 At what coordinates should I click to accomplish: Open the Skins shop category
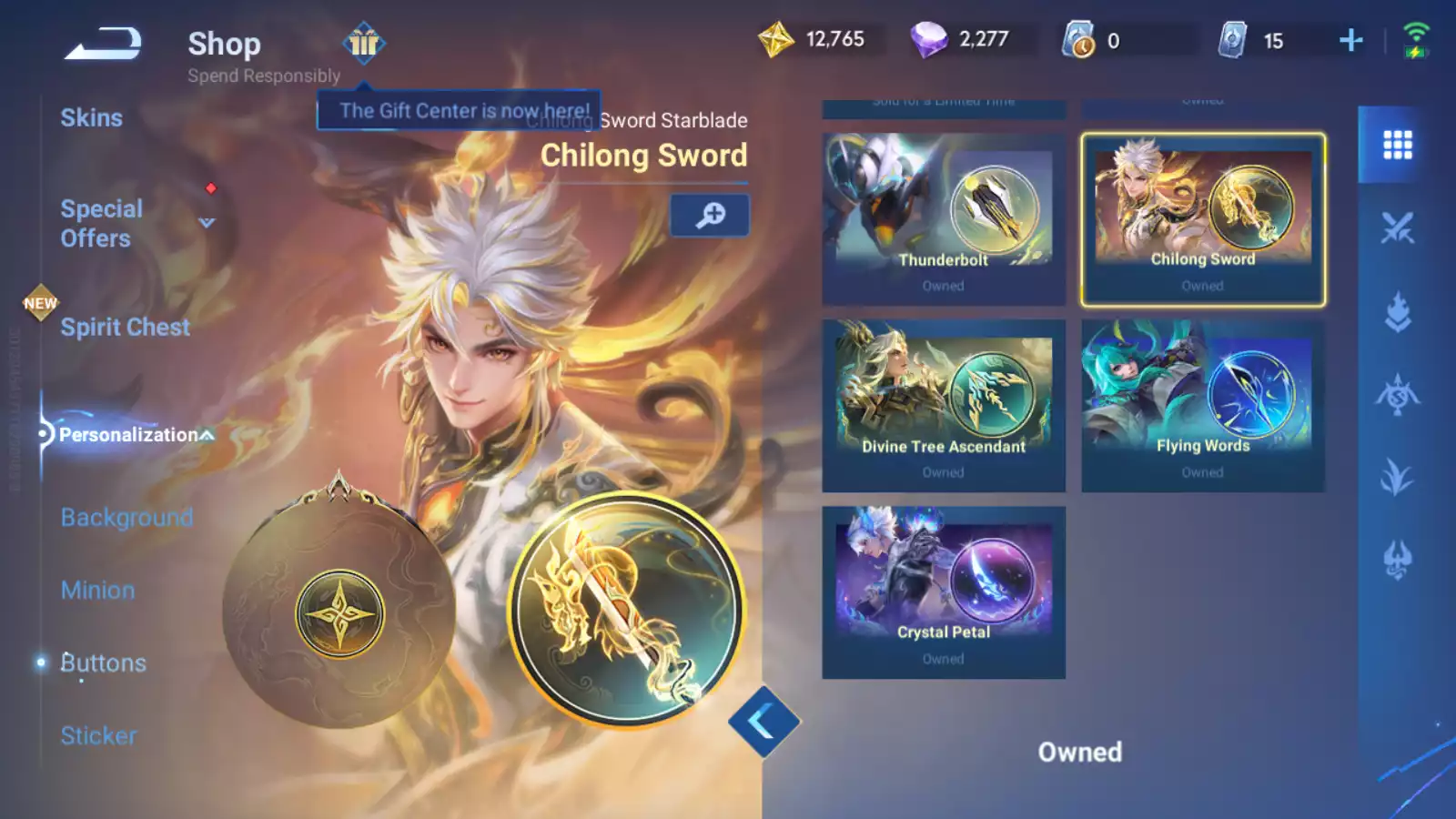[91, 118]
